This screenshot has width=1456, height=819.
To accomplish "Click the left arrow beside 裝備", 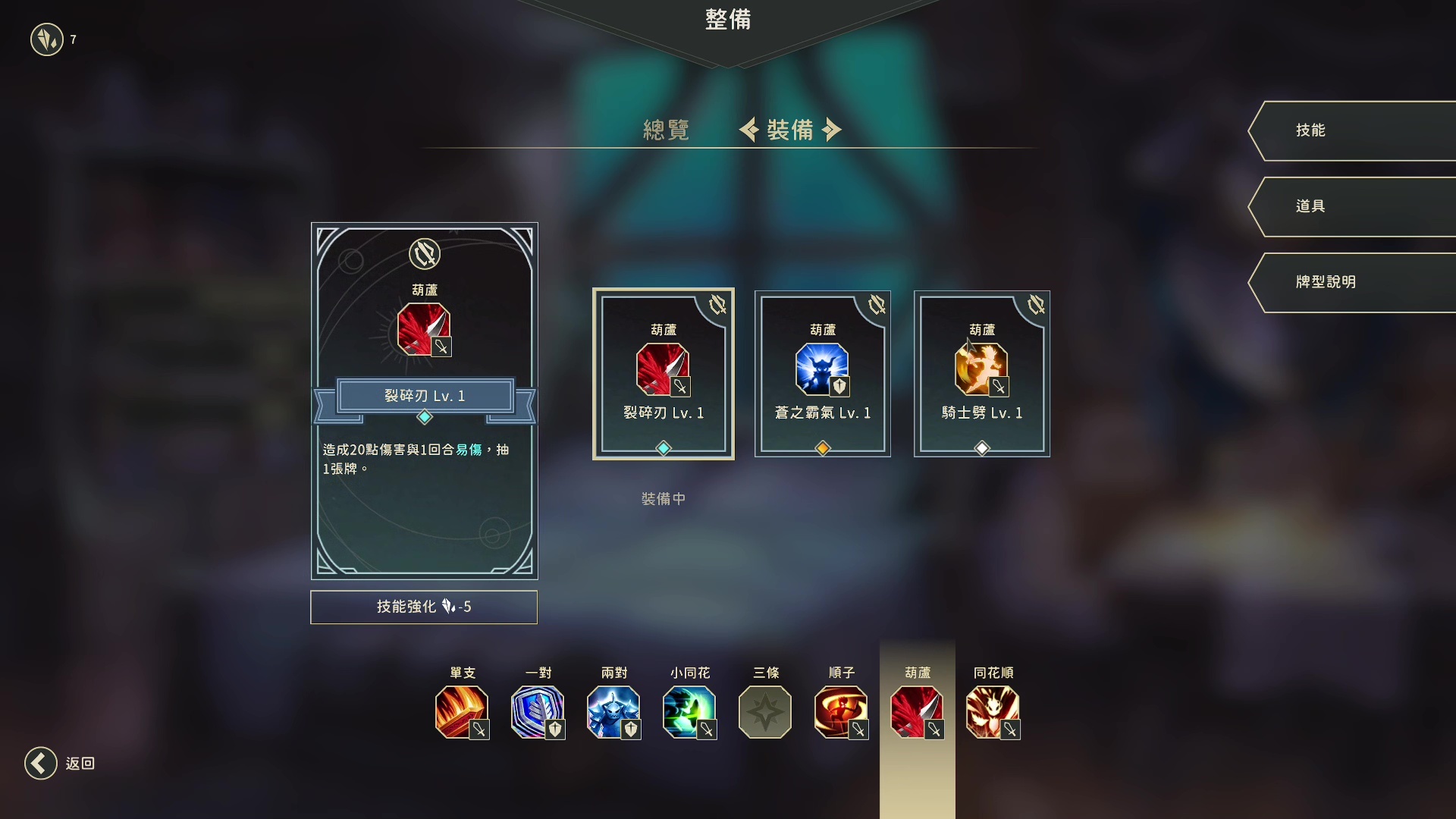I will pyautogui.click(x=750, y=130).
